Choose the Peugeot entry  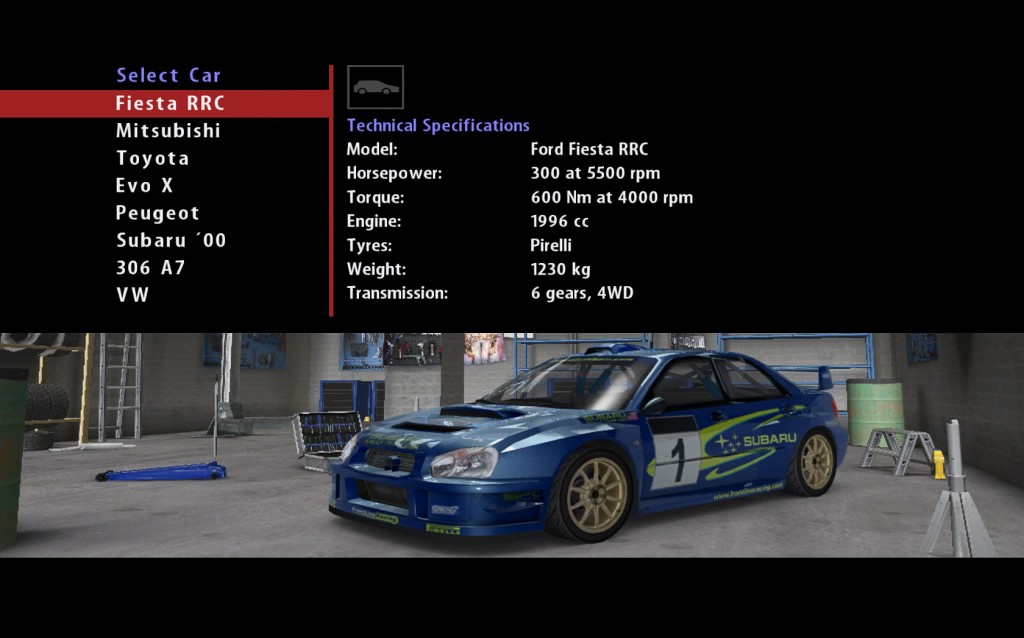point(157,213)
